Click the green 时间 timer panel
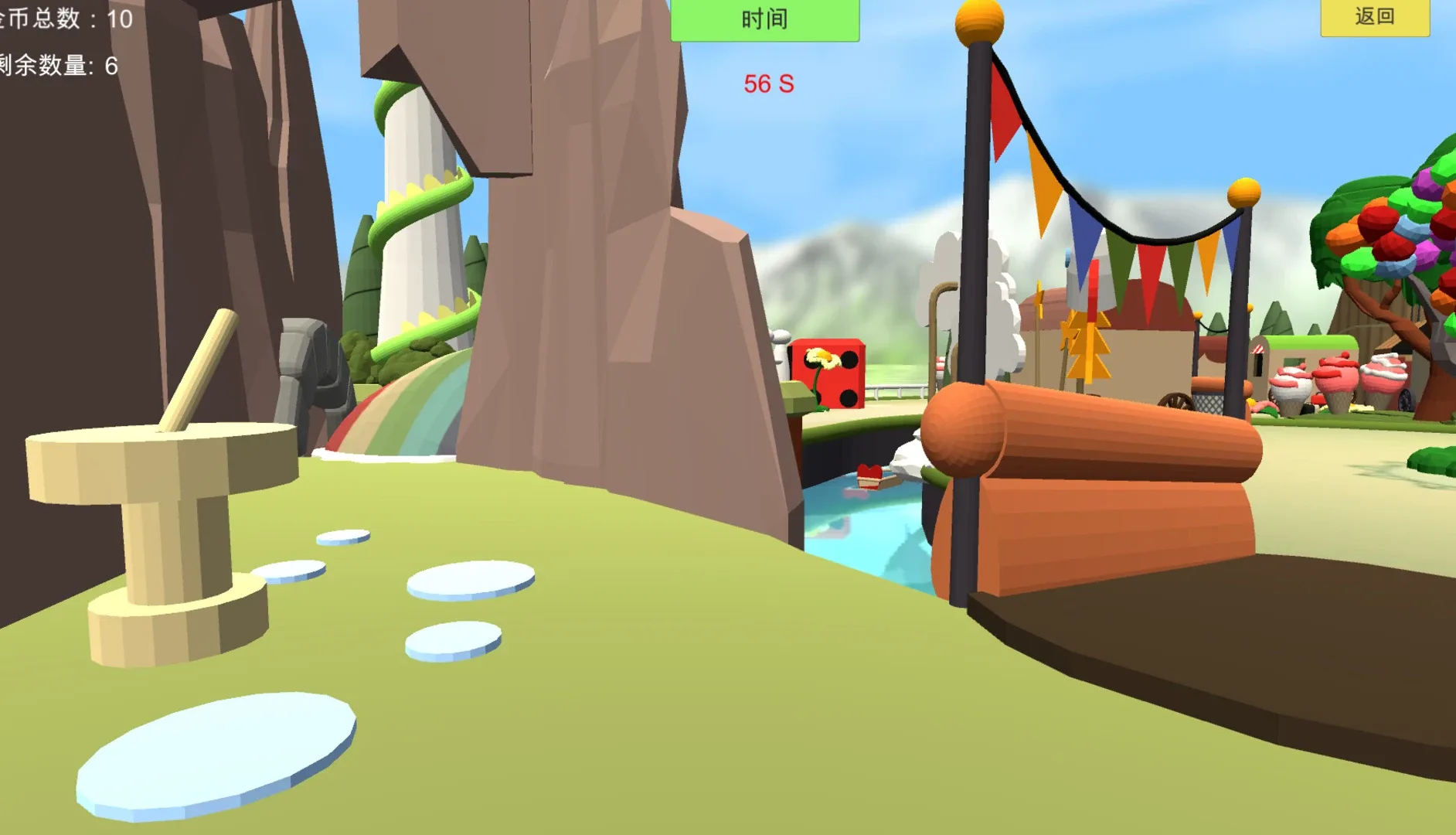 tap(765, 21)
